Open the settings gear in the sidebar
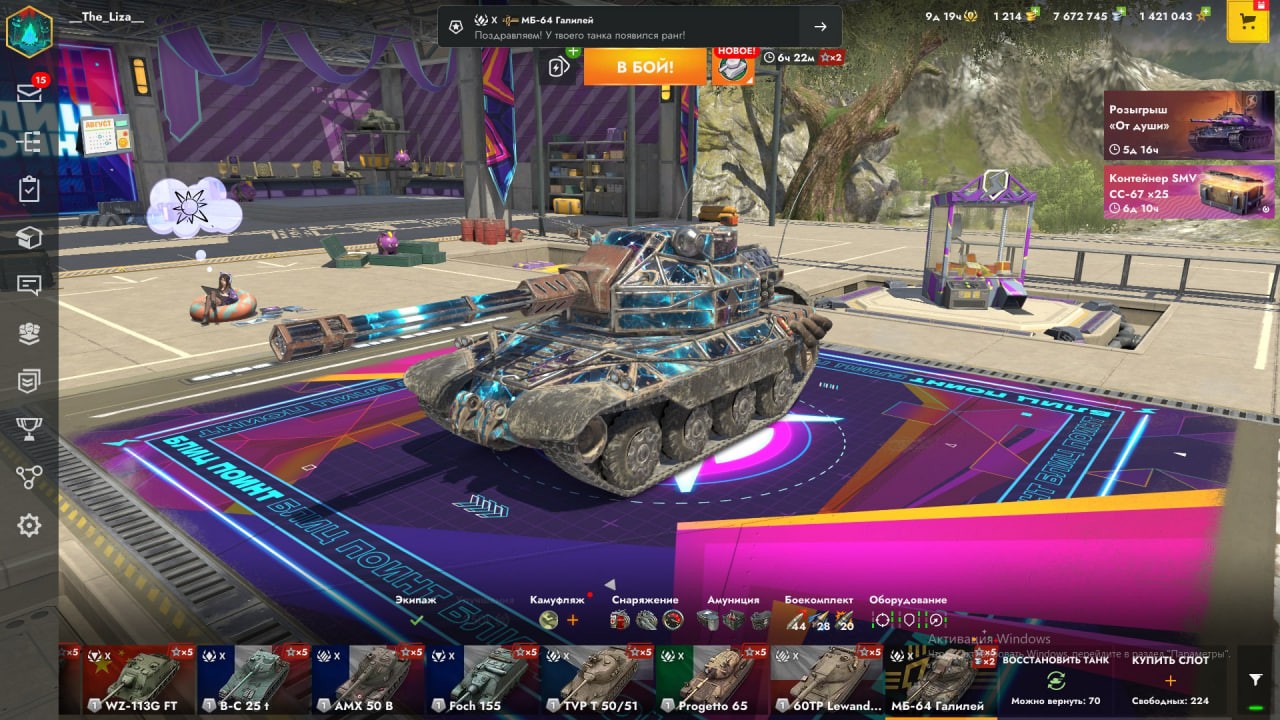Screen dimensions: 1280x720 29,525
